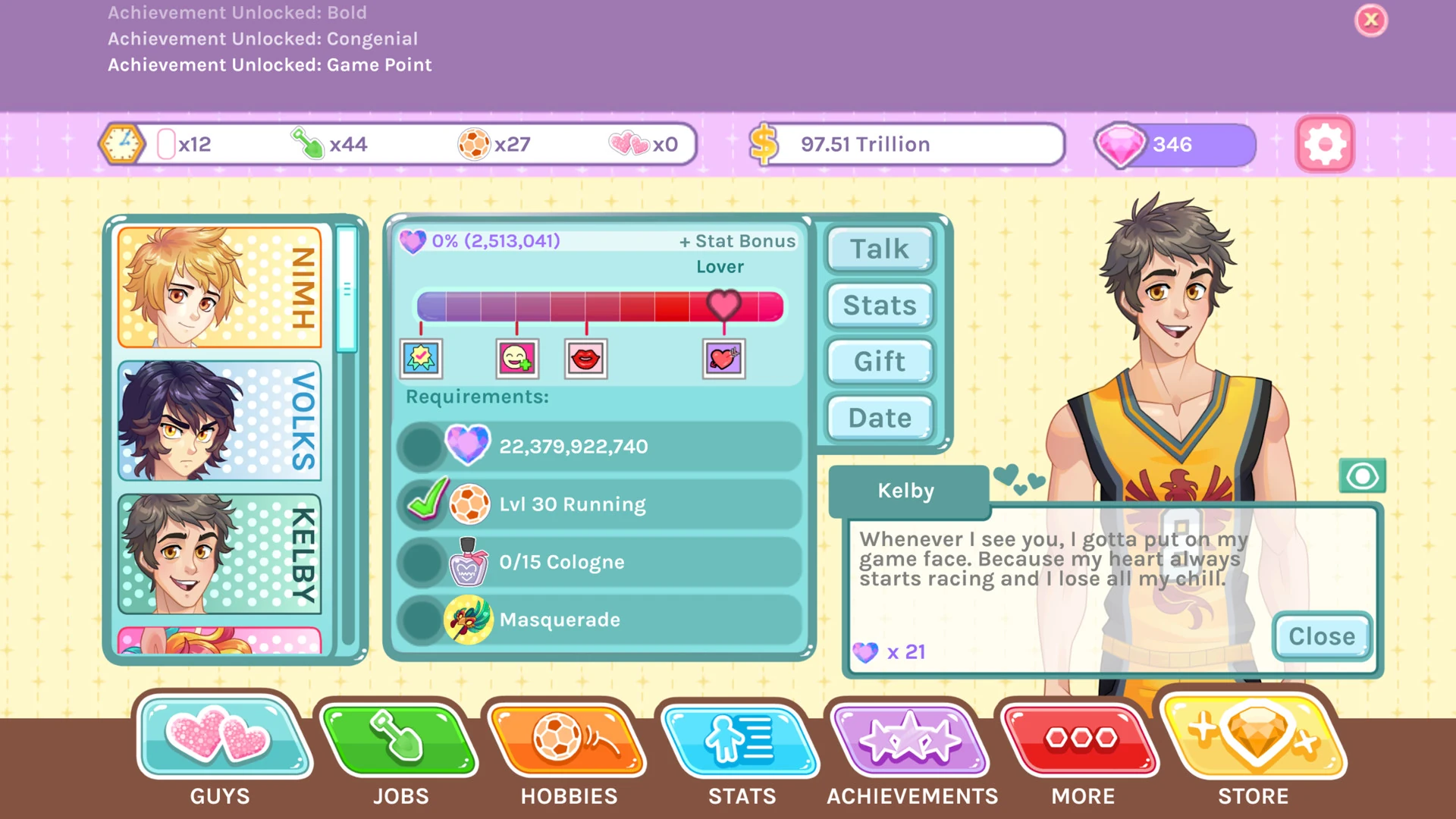Click the heart marker on the affection bar

(x=724, y=305)
